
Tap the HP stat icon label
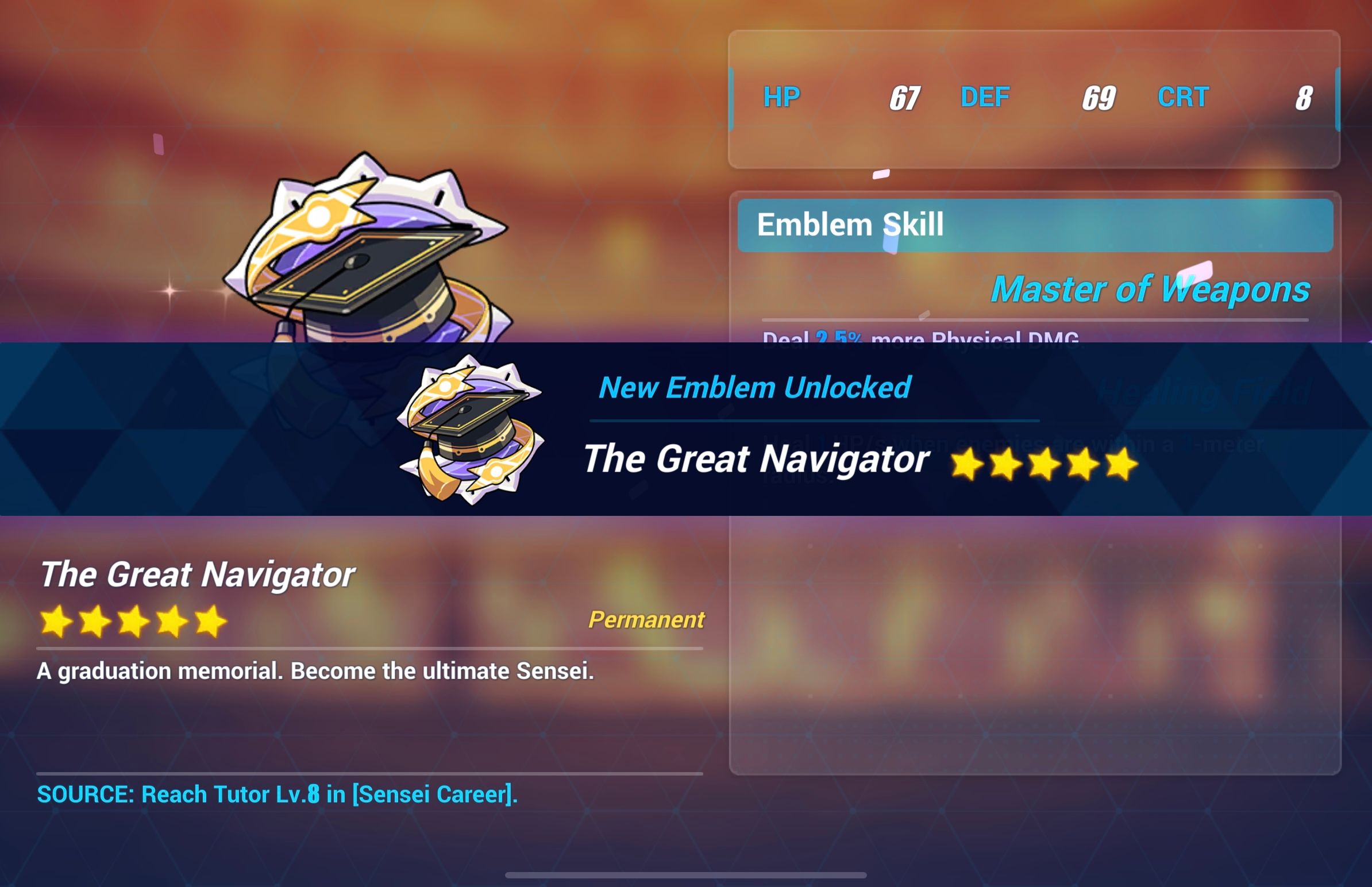point(782,97)
